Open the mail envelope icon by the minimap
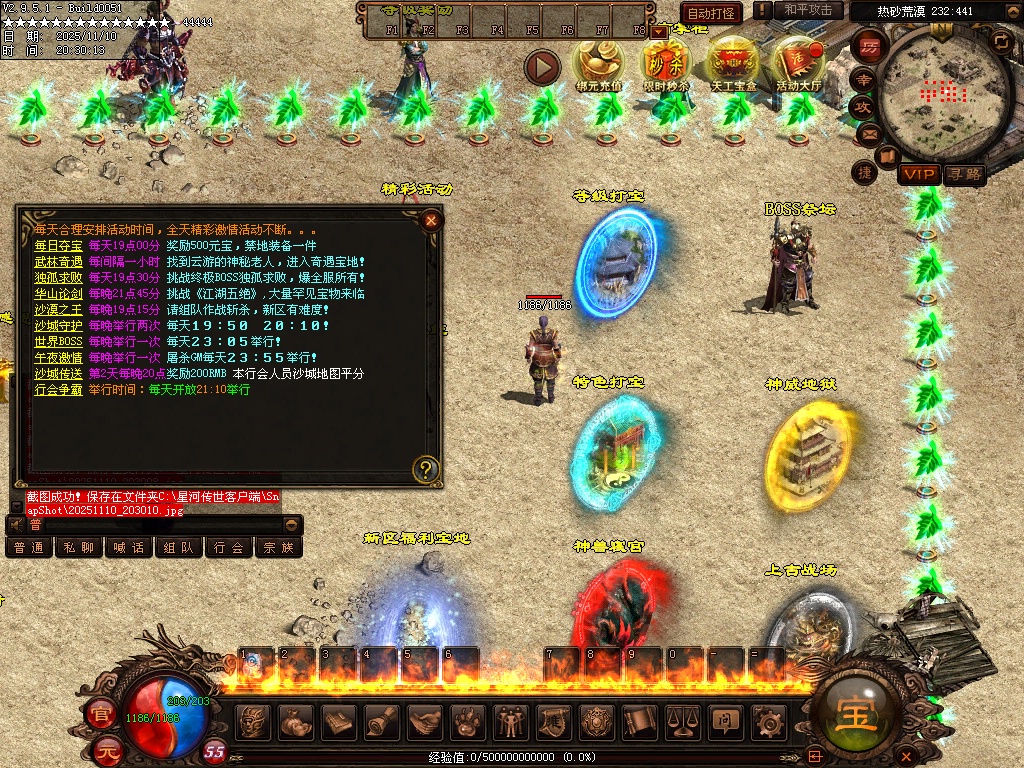 tap(869, 133)
